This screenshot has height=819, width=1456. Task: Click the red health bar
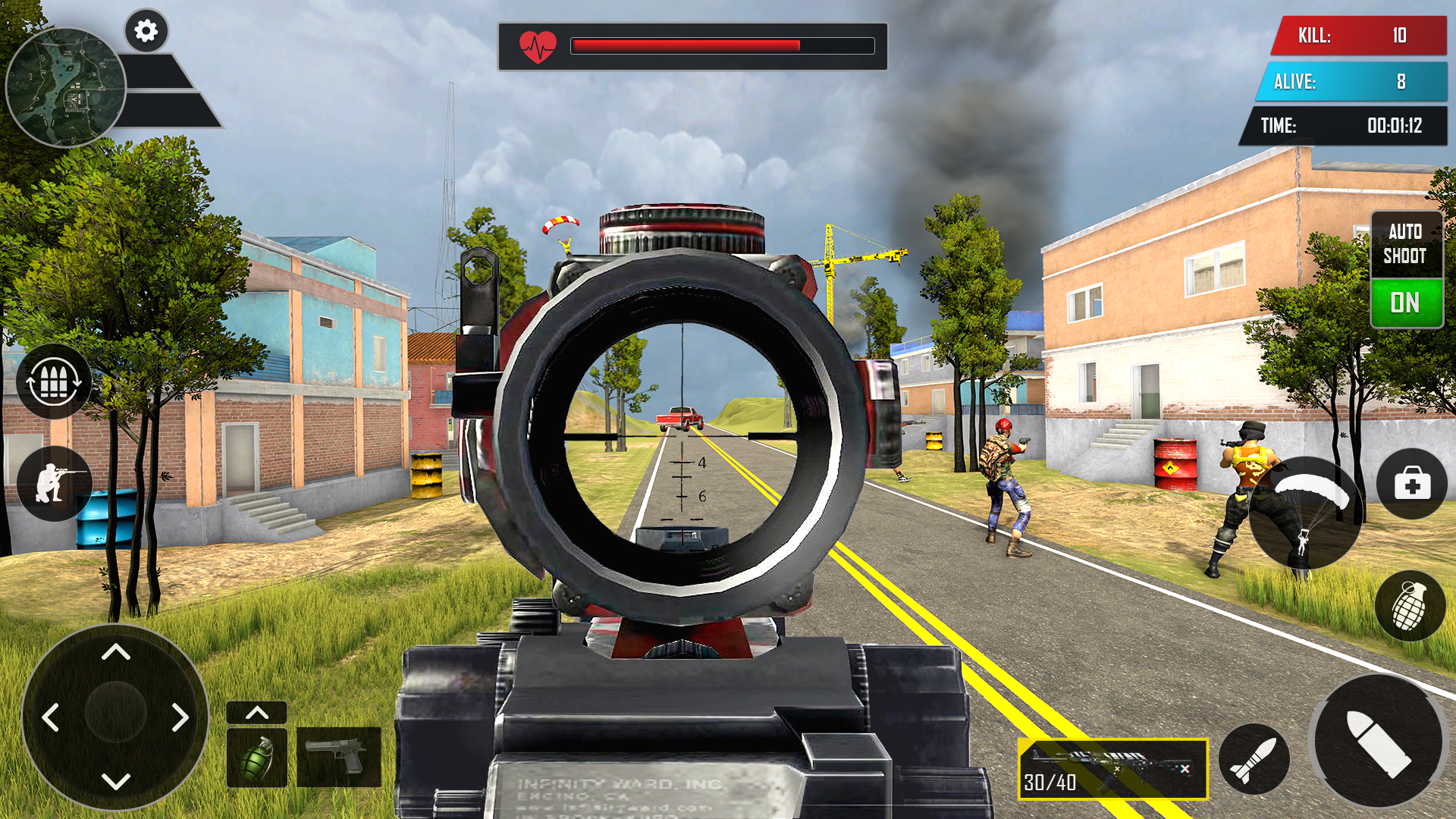pyautogui.click(x=686, y=46)
